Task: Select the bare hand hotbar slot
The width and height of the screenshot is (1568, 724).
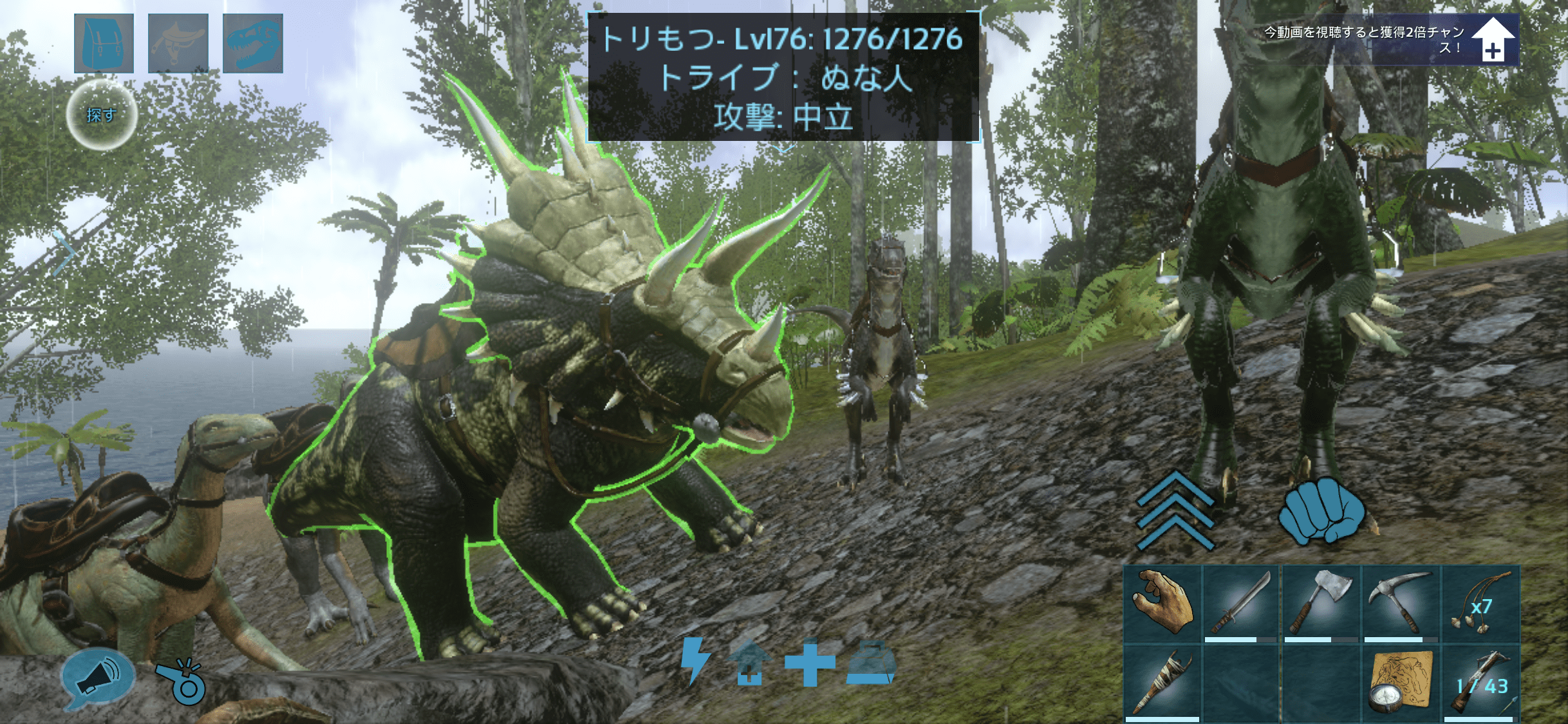Action: click(1162, 604)
